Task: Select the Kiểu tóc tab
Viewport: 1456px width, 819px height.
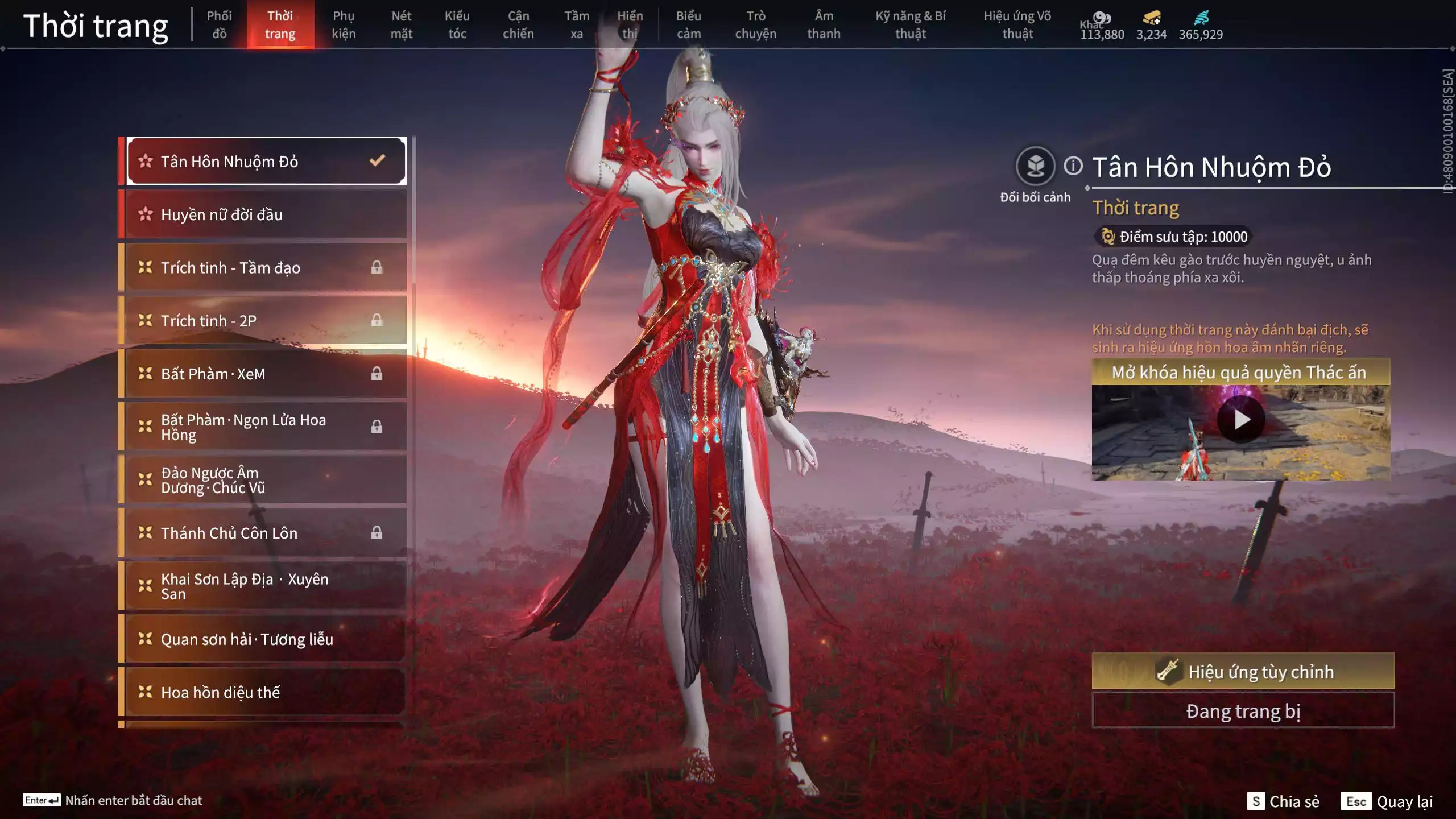Action: 457,25
